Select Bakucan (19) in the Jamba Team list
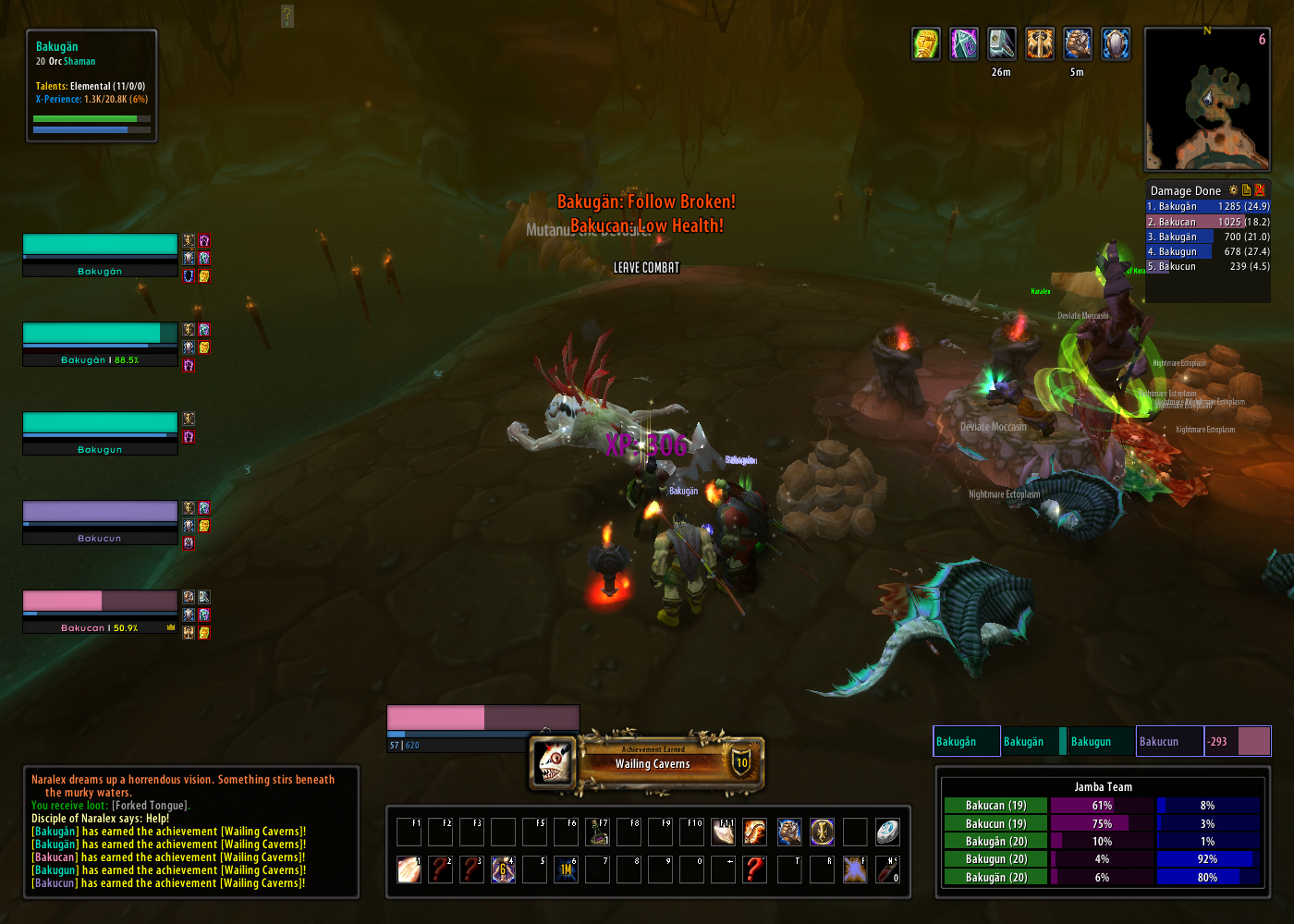Image resolution: width=1294 pixels, height=924 pixels. click(995, 806)
